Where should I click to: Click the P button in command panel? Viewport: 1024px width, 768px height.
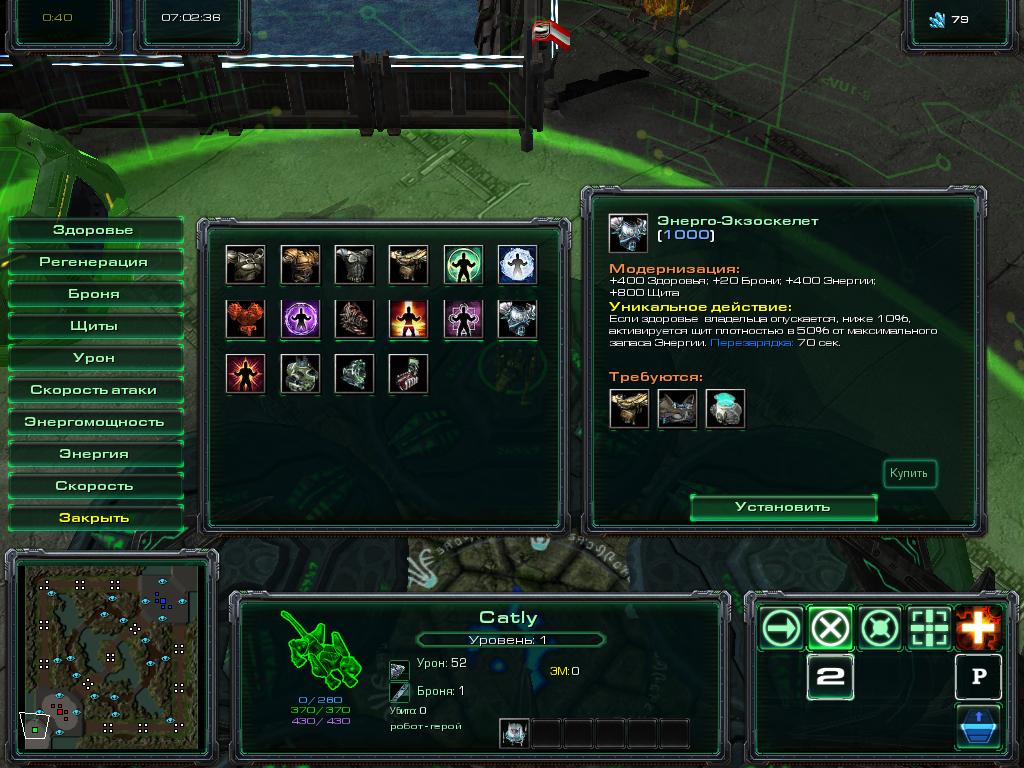click(x=978, y=677)
